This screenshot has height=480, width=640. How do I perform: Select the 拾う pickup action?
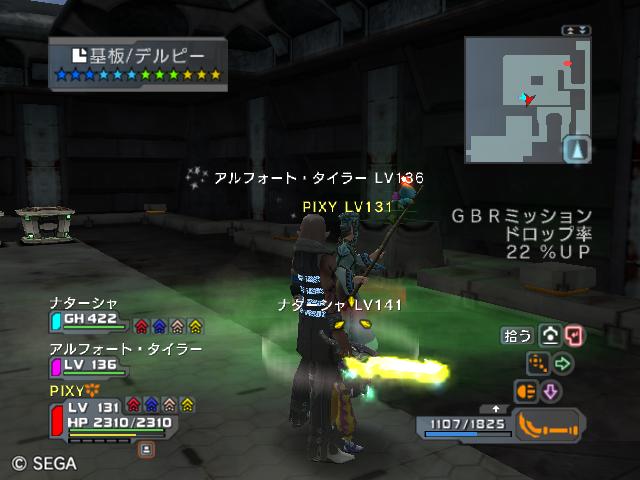pyautogui.click(x=517, y=336)
